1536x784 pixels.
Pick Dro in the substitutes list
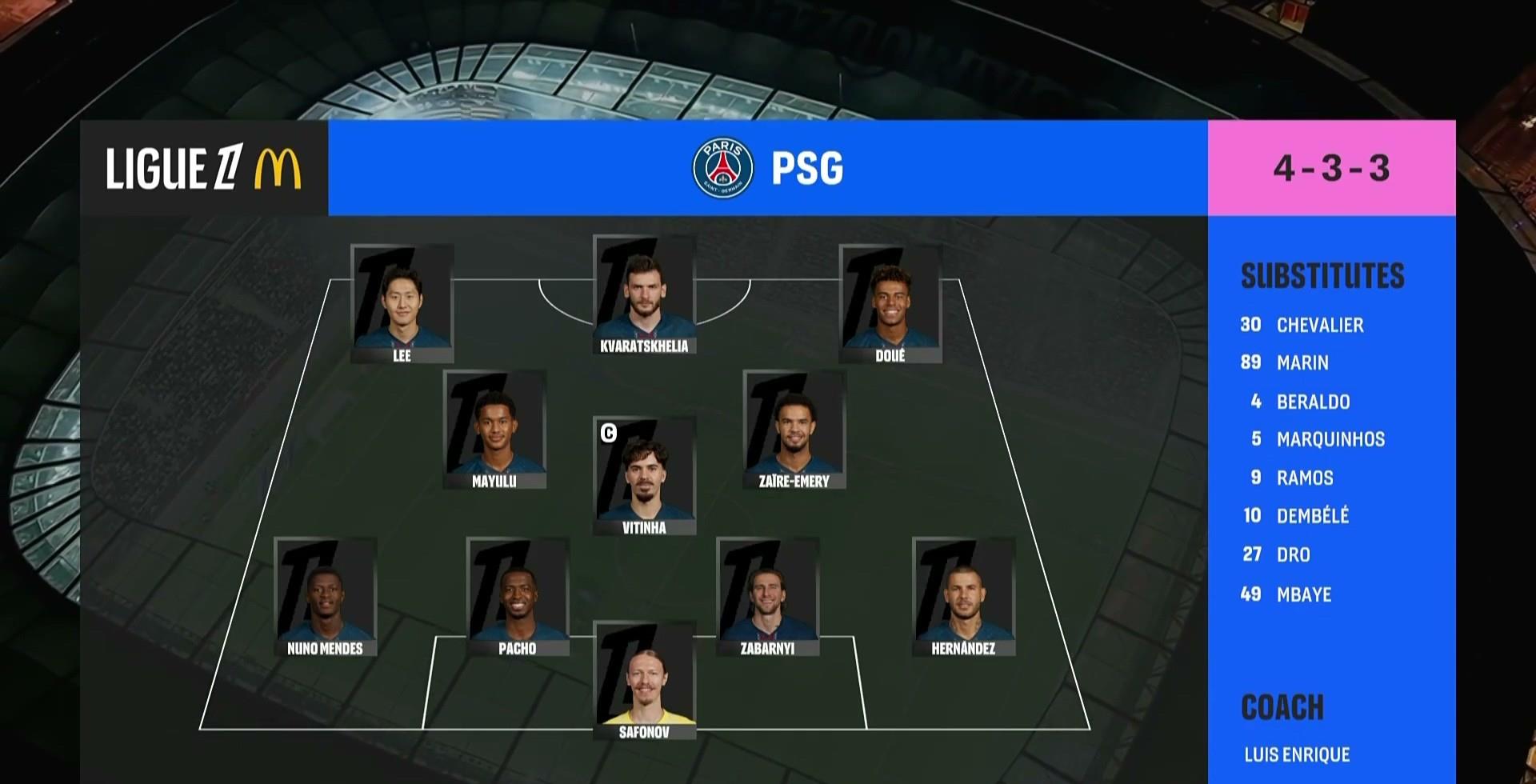(x=1293, y=554)
